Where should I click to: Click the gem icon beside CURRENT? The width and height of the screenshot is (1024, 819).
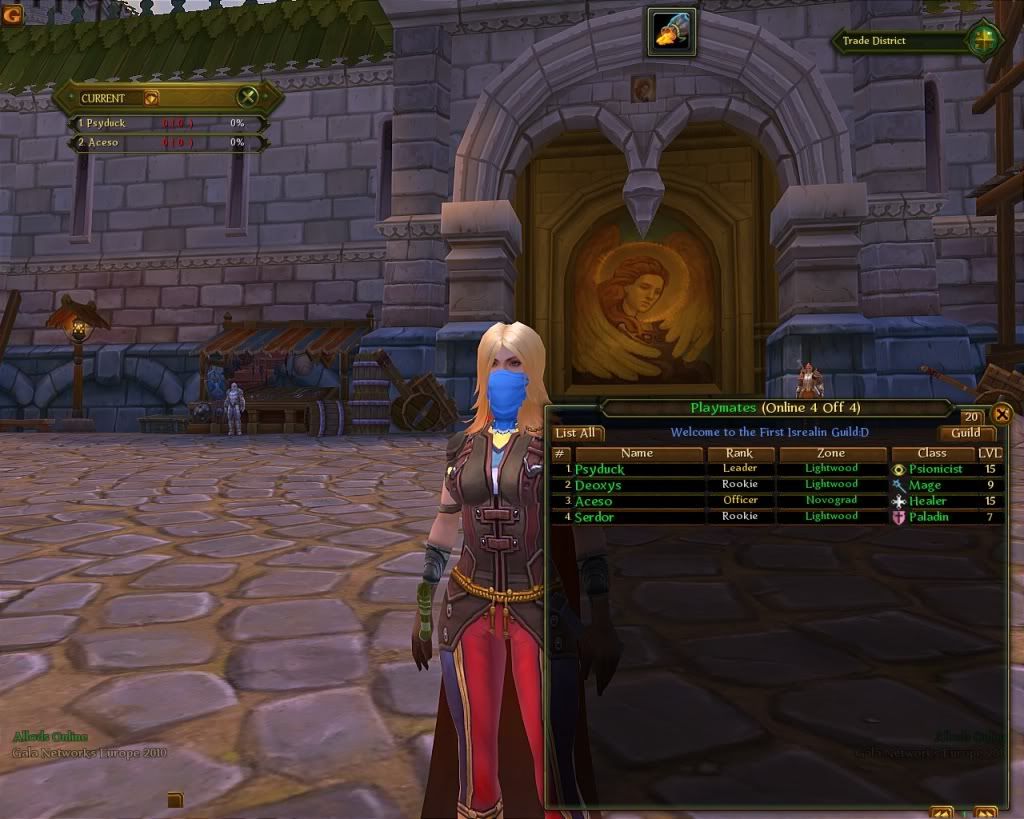tap(151, 98)
